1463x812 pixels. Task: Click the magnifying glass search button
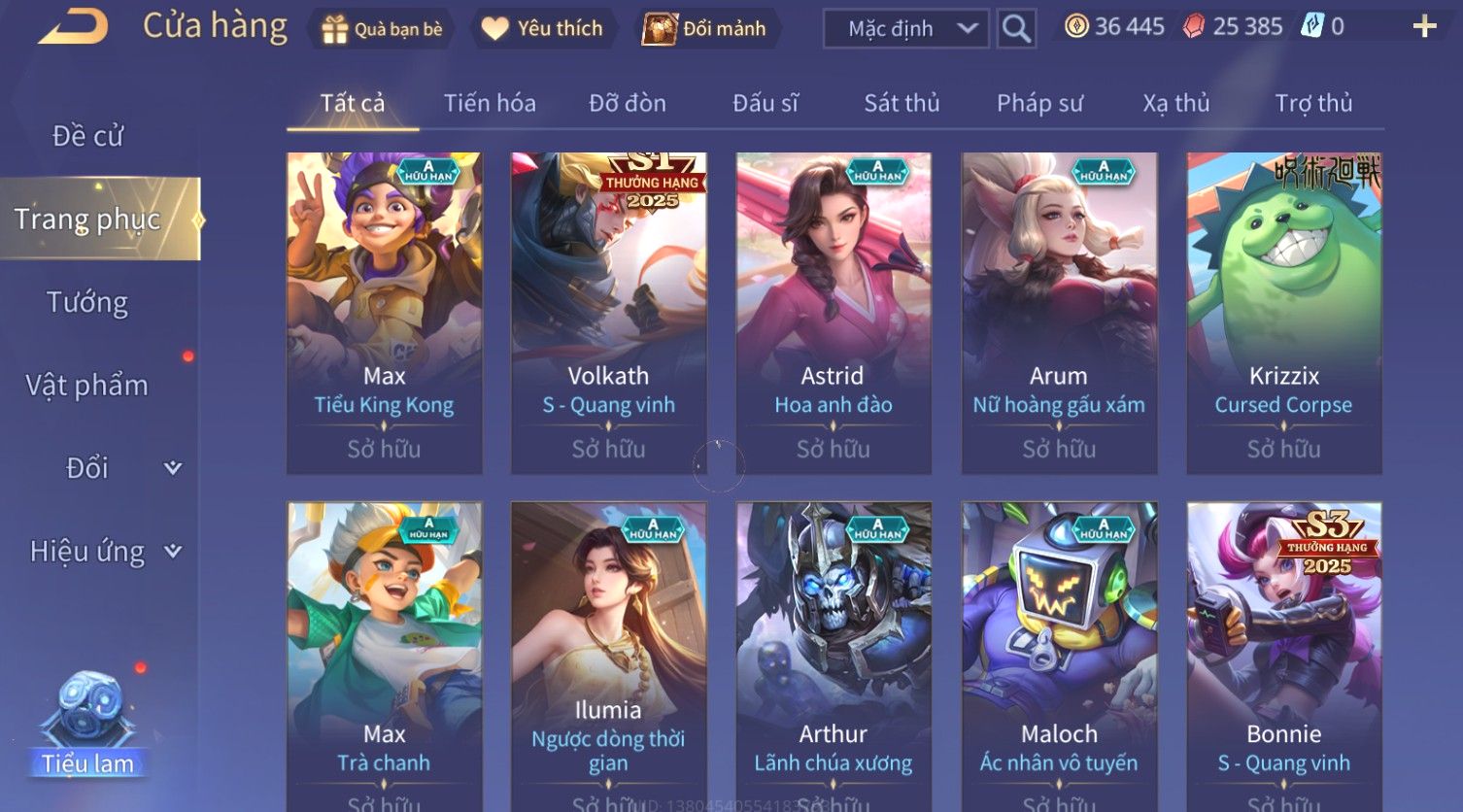click(1016, 29)
